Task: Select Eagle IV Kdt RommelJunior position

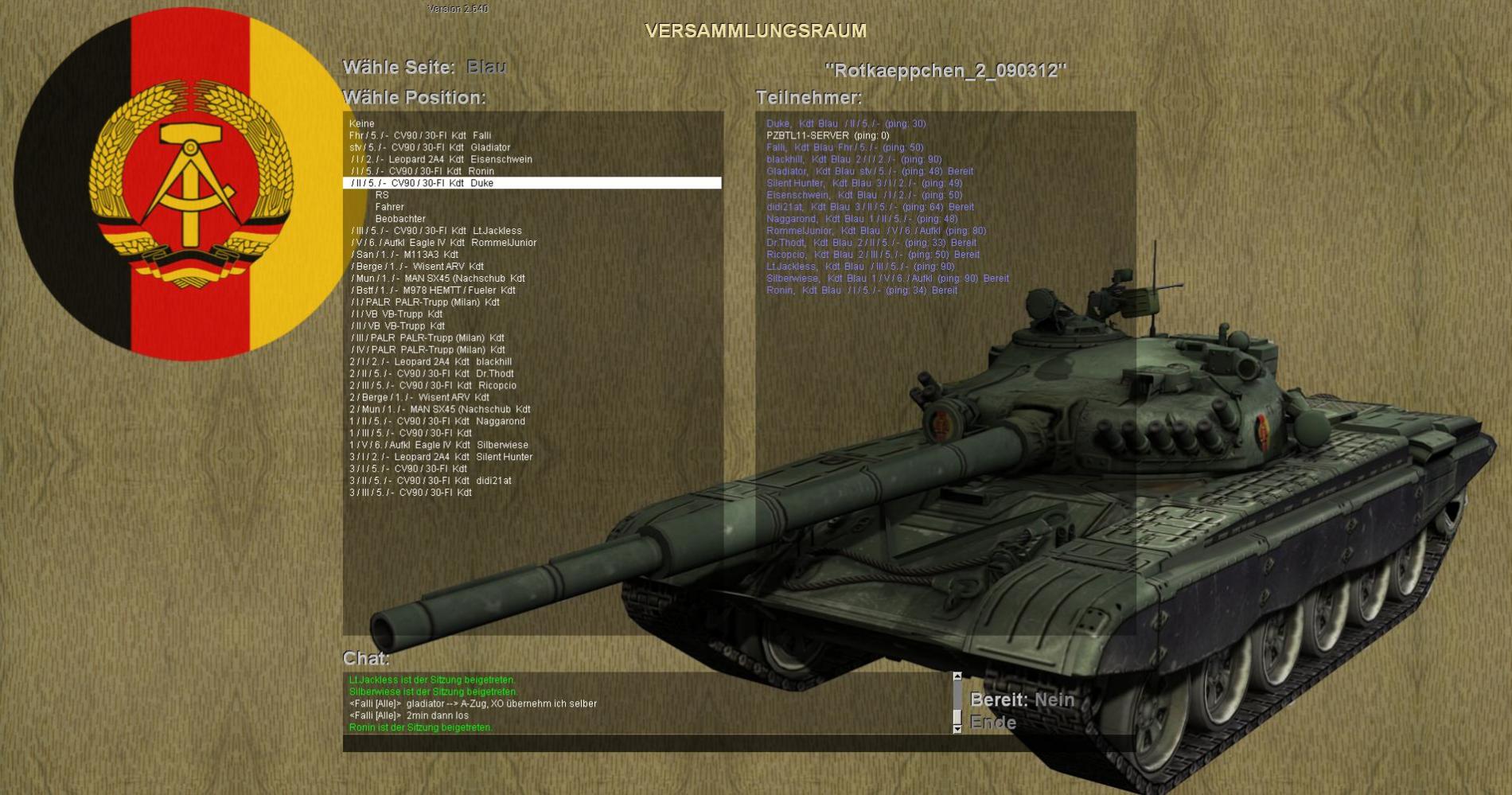Action: [x=444, y=243]
